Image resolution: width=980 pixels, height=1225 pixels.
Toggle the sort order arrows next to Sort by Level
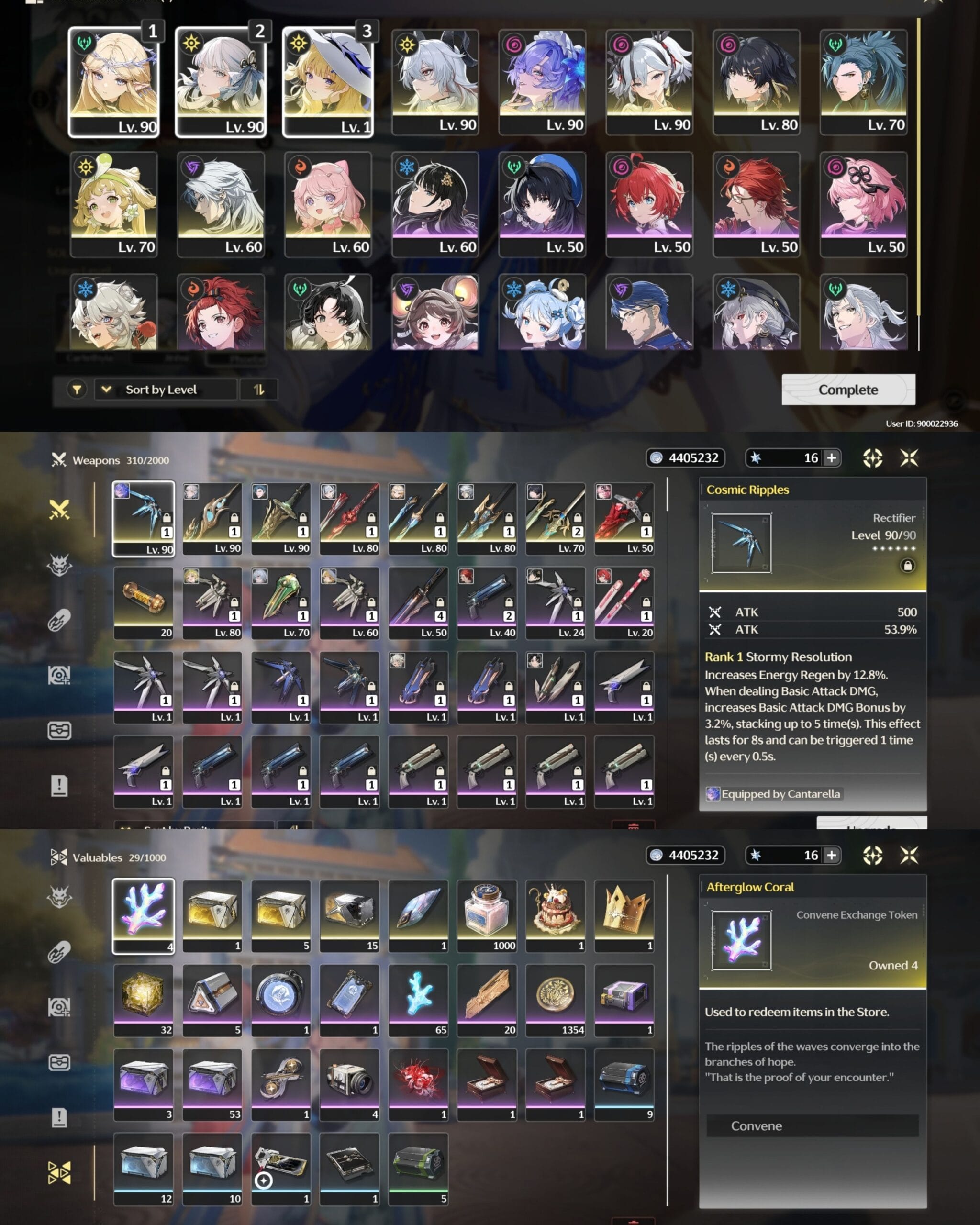point(259,390)
